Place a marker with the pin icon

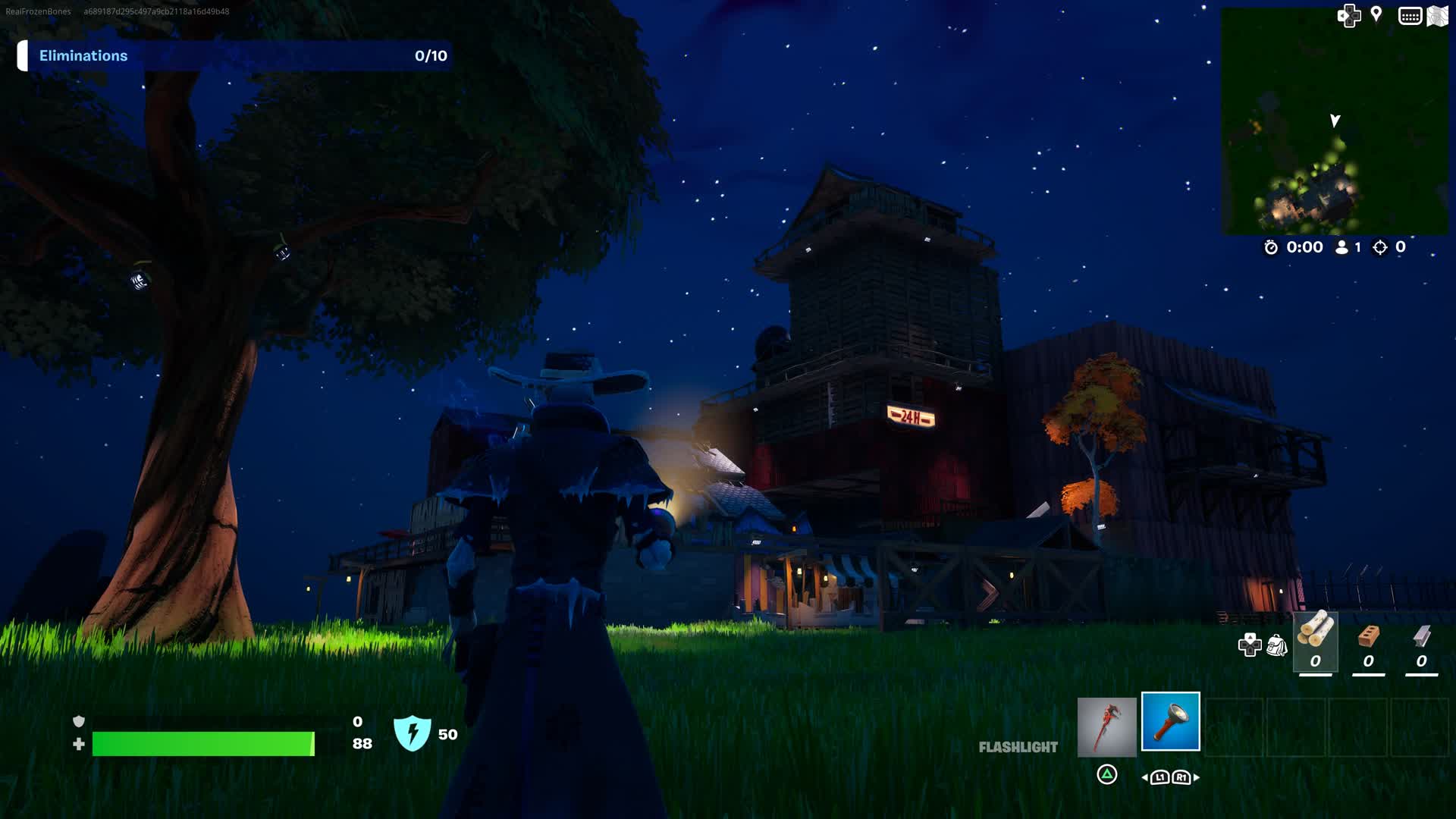1376,14
